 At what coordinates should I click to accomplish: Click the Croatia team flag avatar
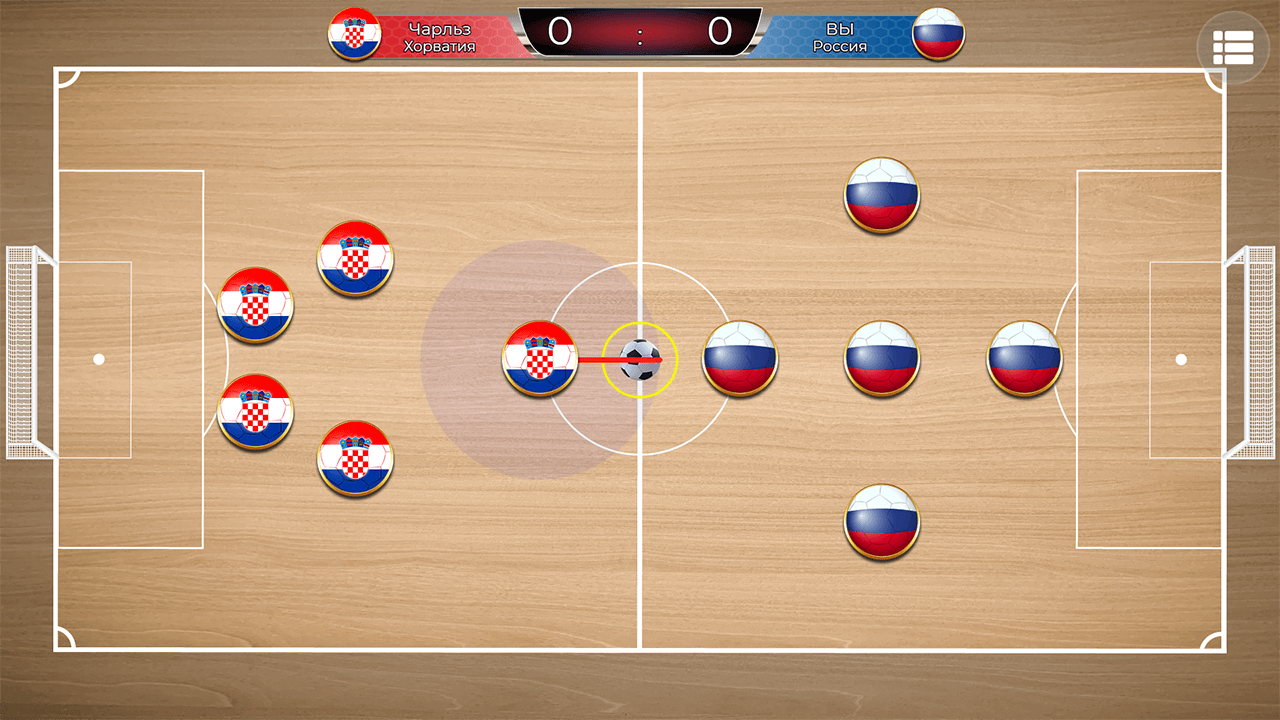tap(355, 35)
